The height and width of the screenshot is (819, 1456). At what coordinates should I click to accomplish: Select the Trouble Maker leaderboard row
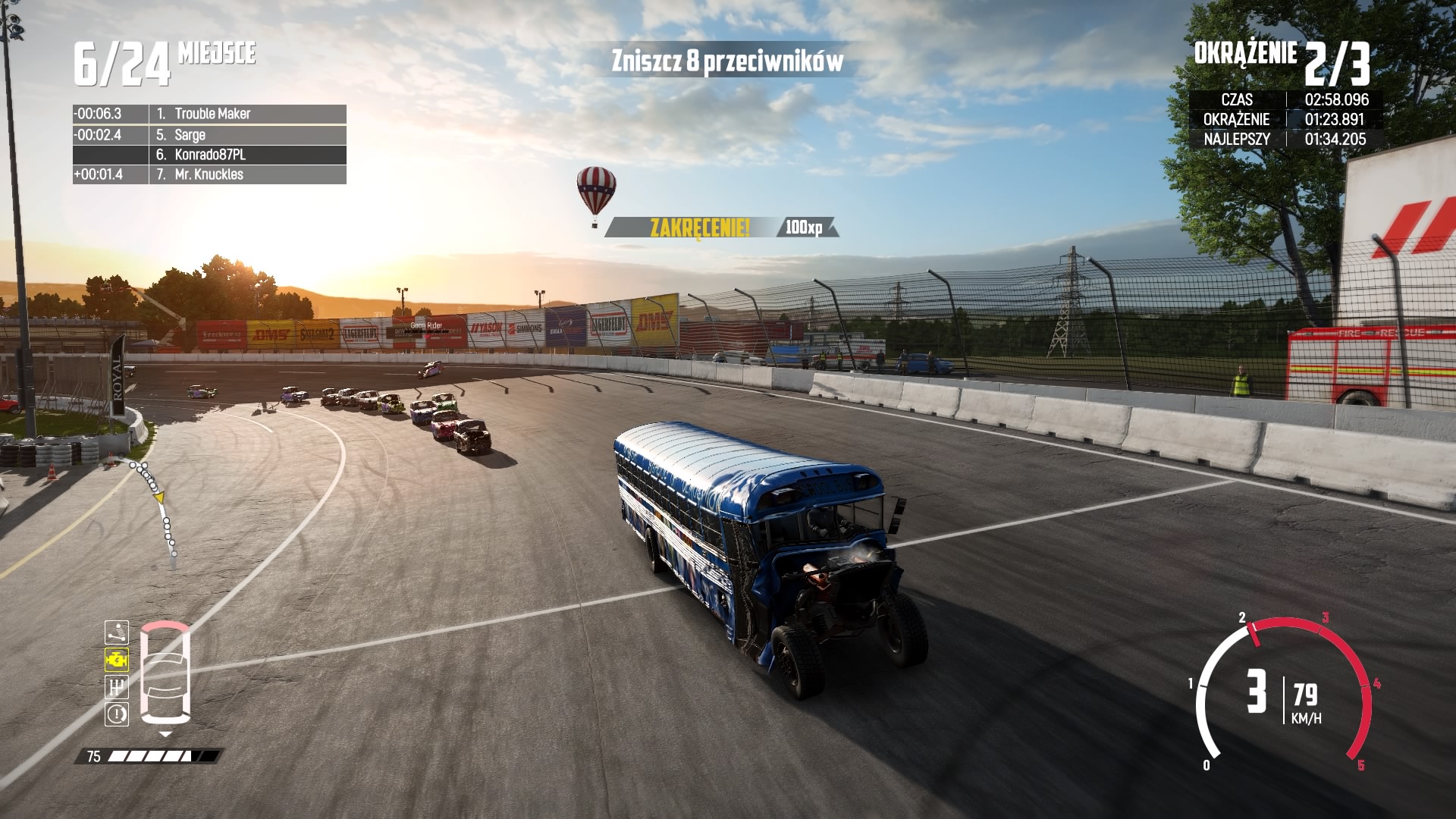point(209,114)
